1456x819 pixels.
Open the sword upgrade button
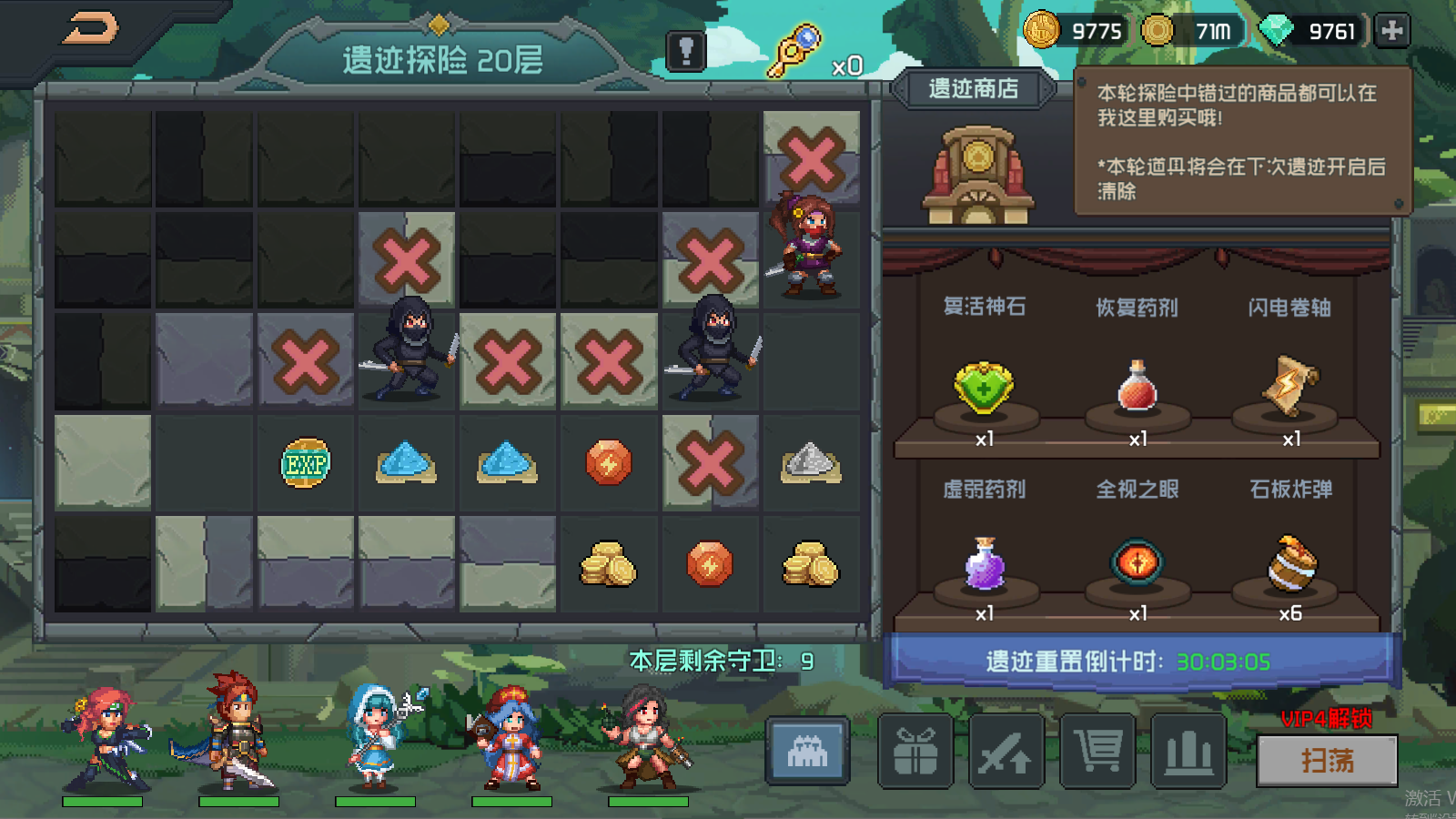pos(1006,752)
